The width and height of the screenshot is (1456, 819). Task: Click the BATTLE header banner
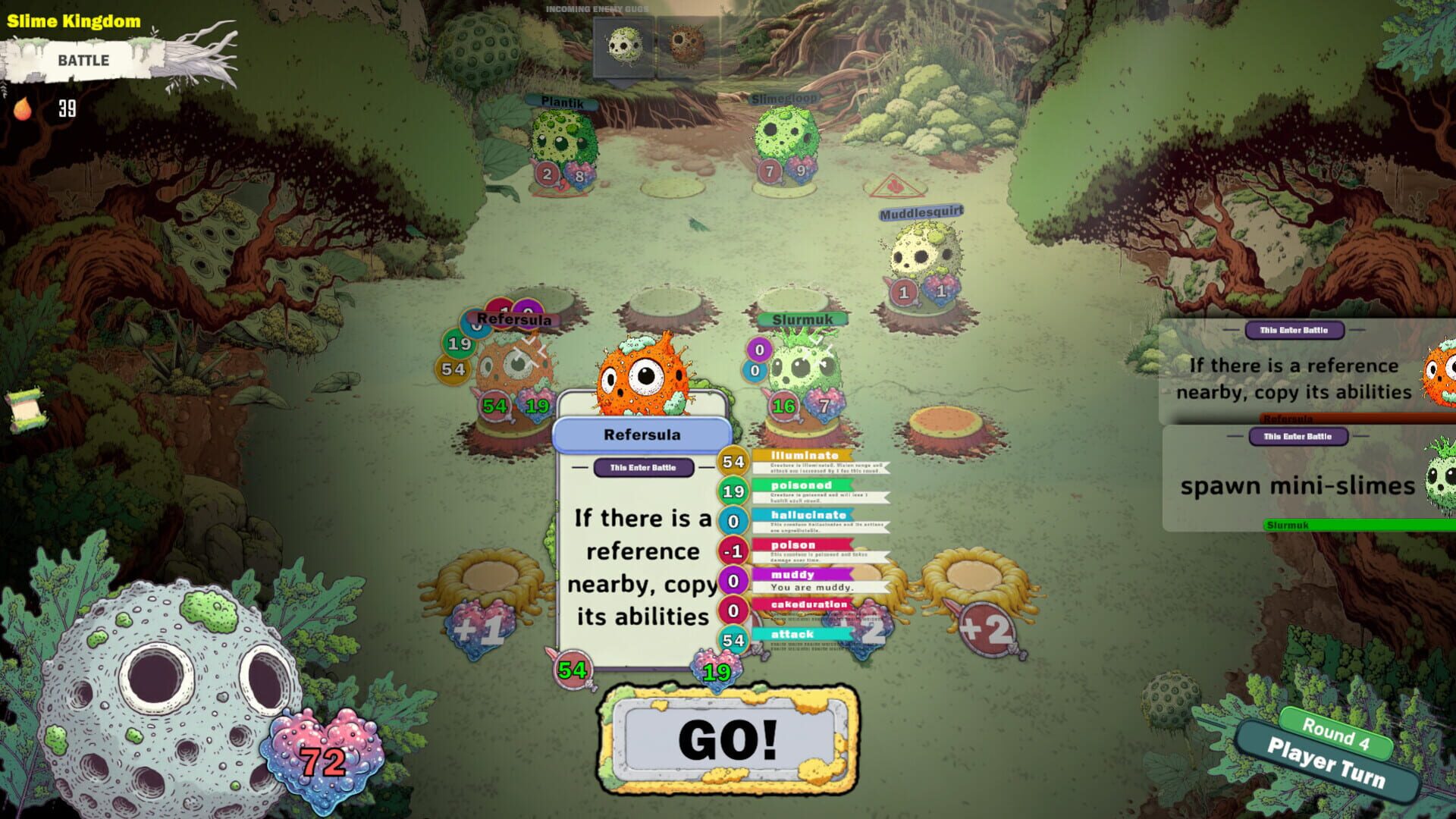click(83, 61)
